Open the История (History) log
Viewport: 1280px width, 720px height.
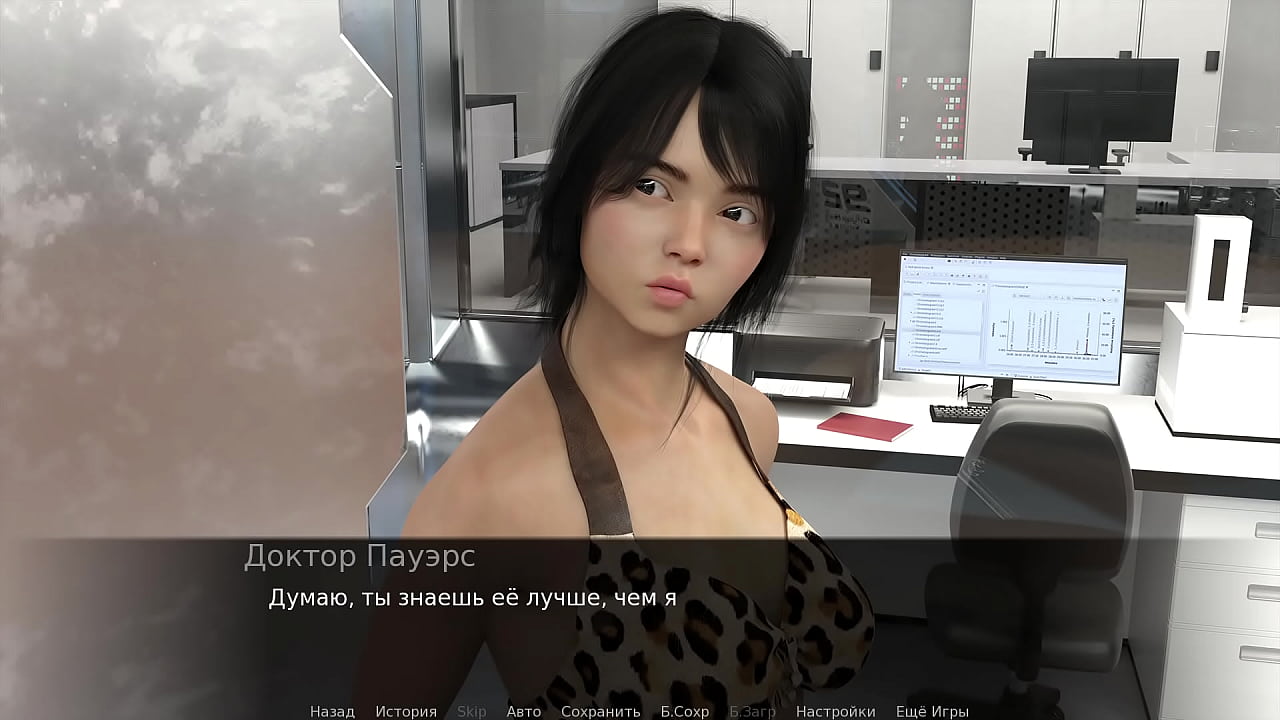[406, 711]
